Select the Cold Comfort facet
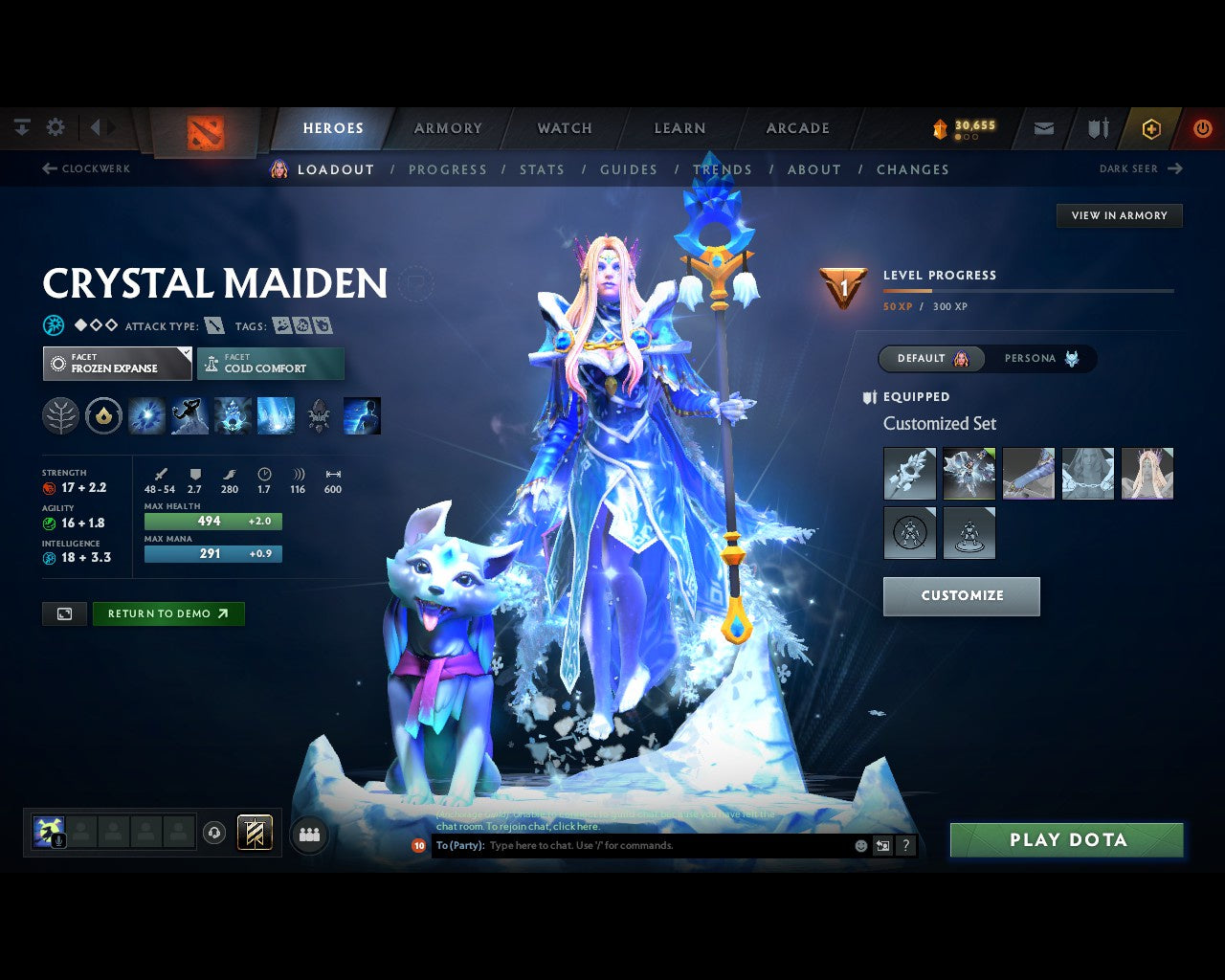1225x980 pixels. [271, 364]
